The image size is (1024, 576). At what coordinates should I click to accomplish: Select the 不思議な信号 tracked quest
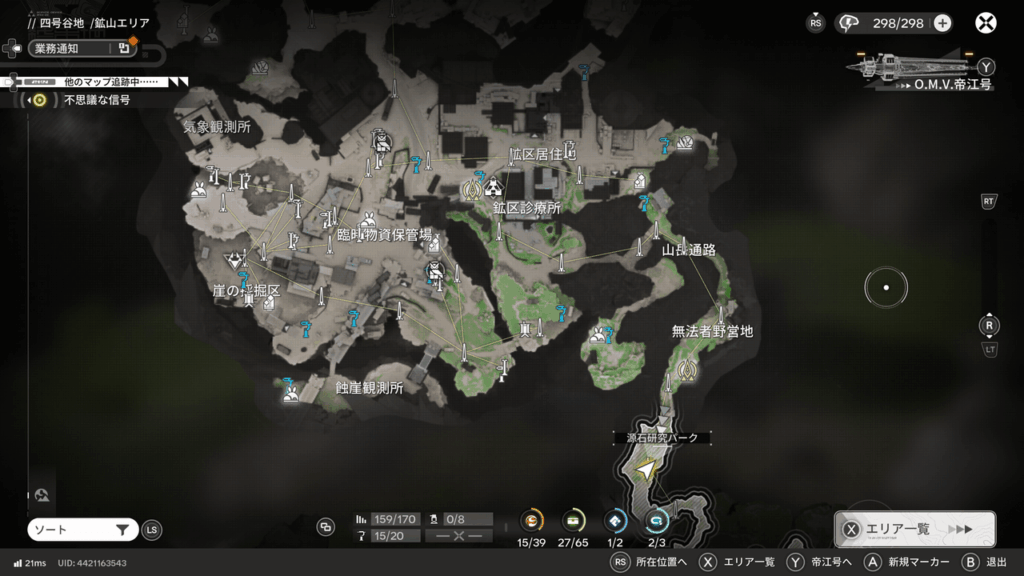96,100
